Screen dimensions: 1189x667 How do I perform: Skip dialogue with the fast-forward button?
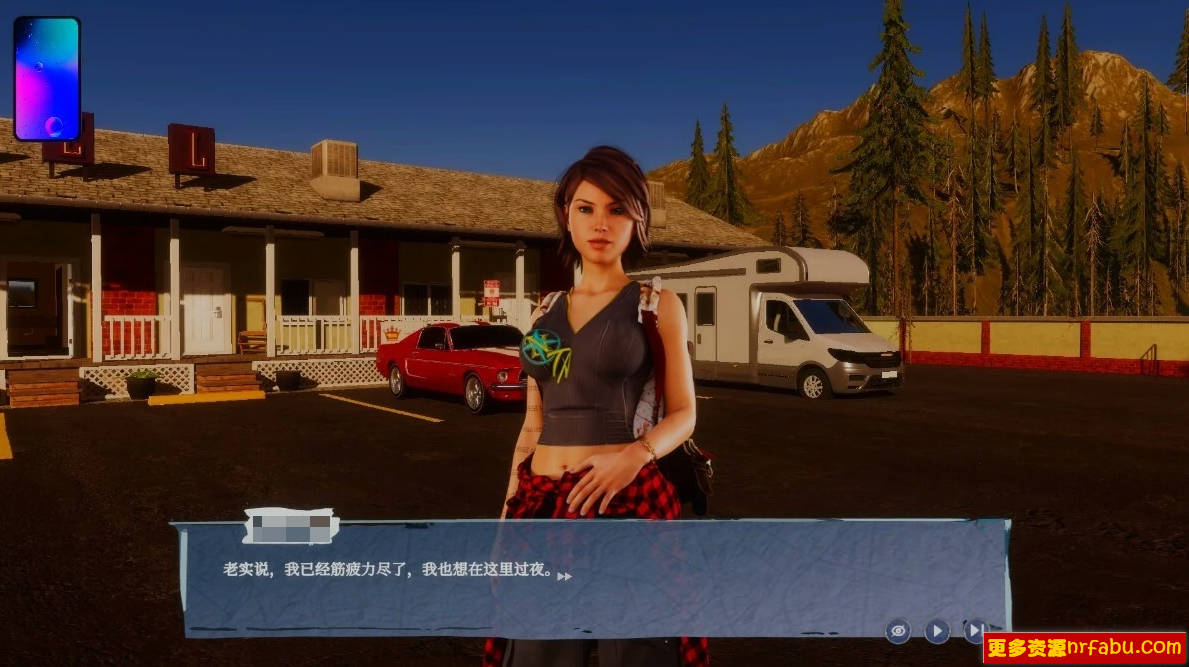(x=974, y=629)
